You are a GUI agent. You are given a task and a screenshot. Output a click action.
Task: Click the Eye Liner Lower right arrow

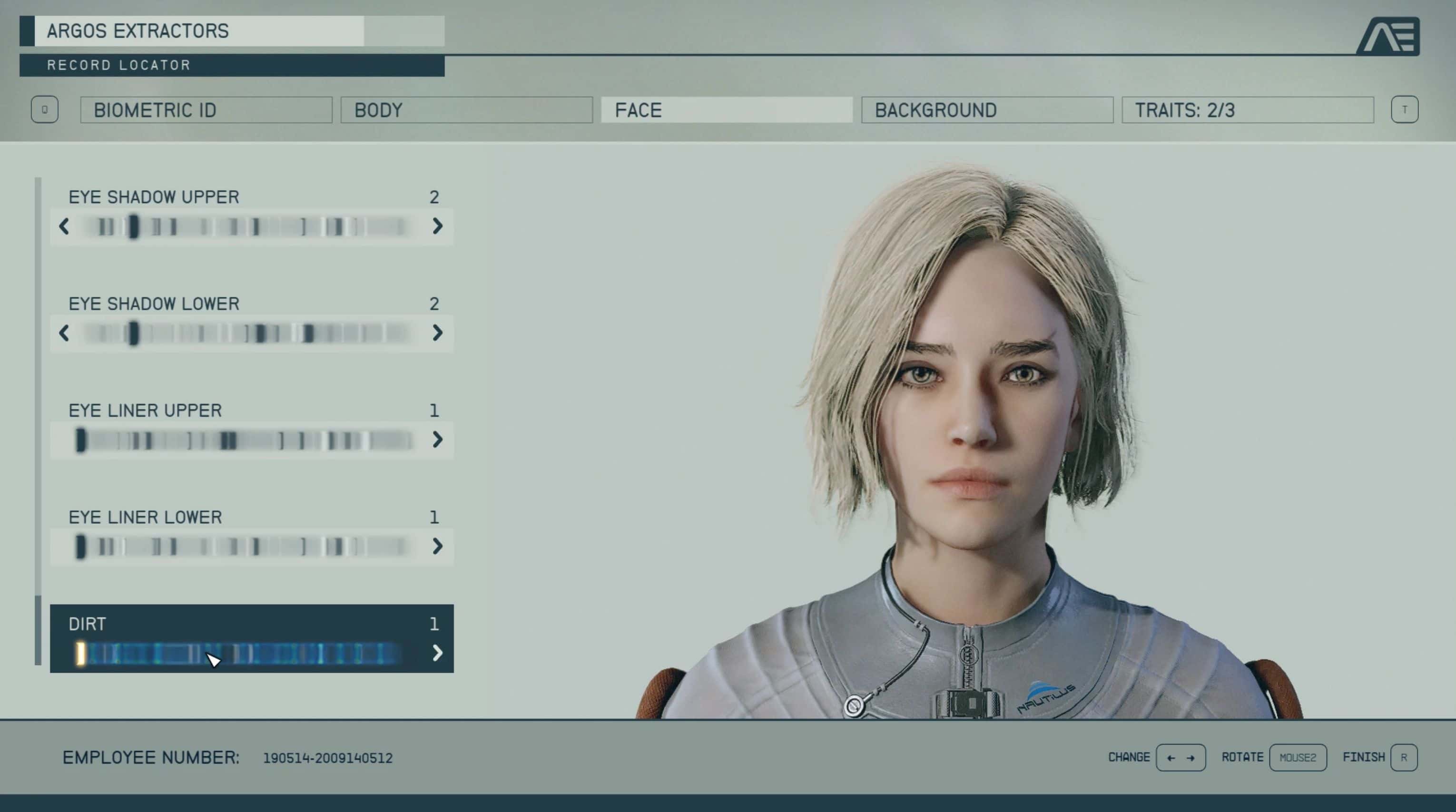click(x=437, y=547)
